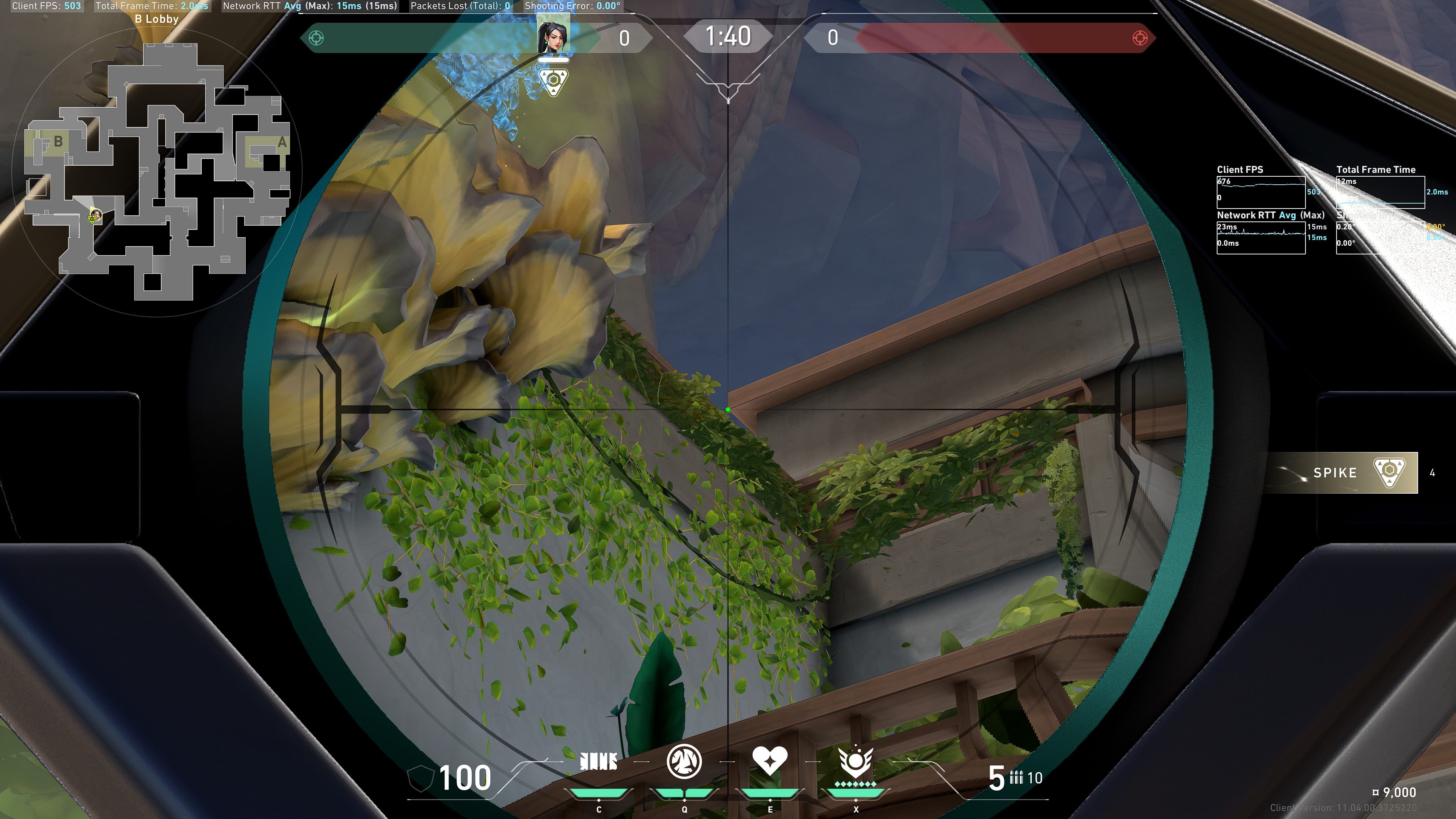Click the player marker on the minimap
Image resolution: width=1456 pixels, height=819 pixels.
95,216
